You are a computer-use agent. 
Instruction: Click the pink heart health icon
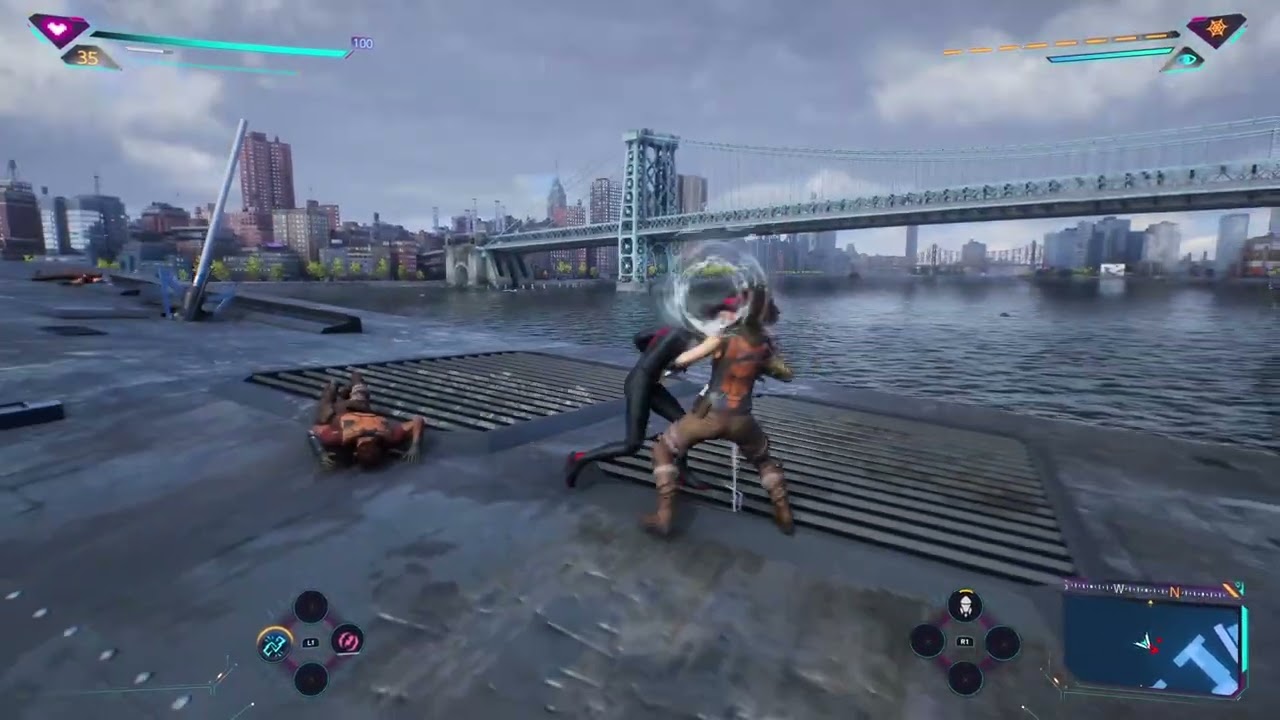pos(58,29)
